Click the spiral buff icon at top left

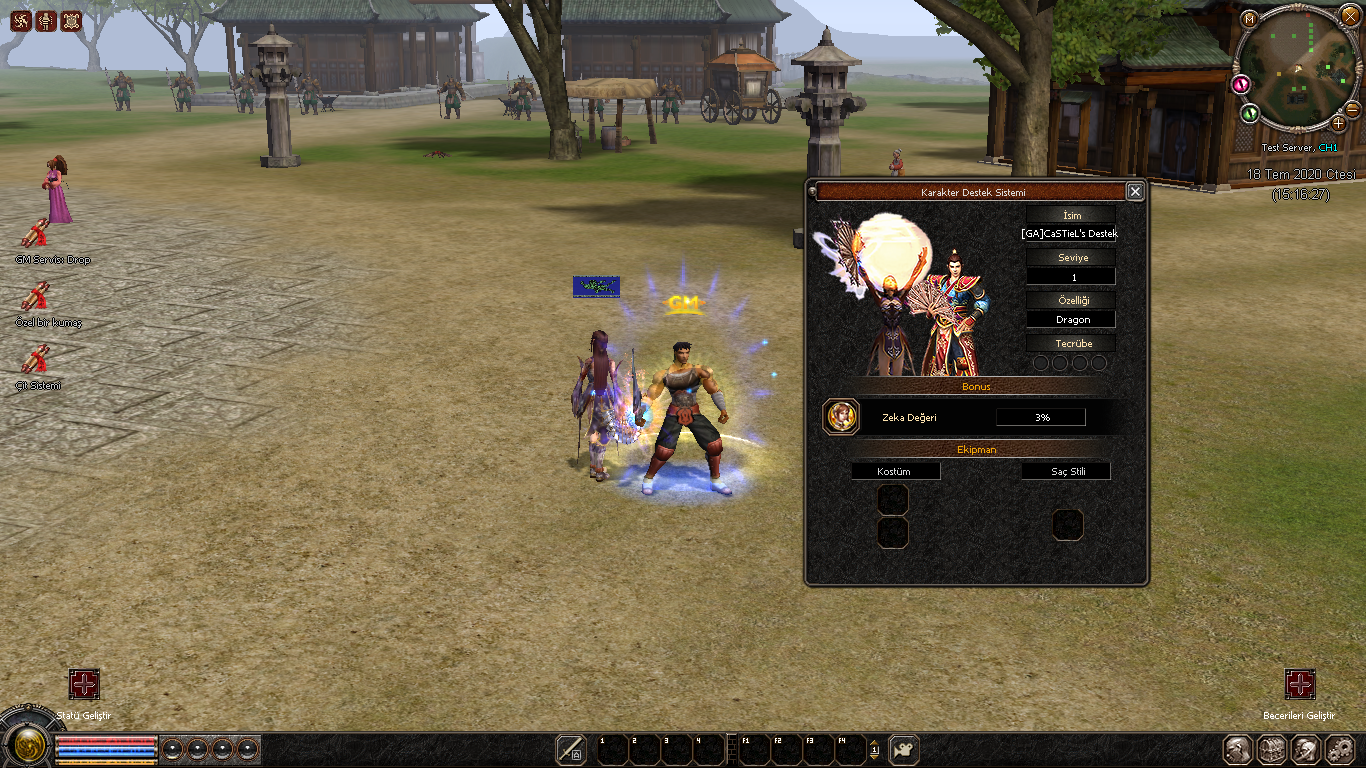click(x=21, y=20)
